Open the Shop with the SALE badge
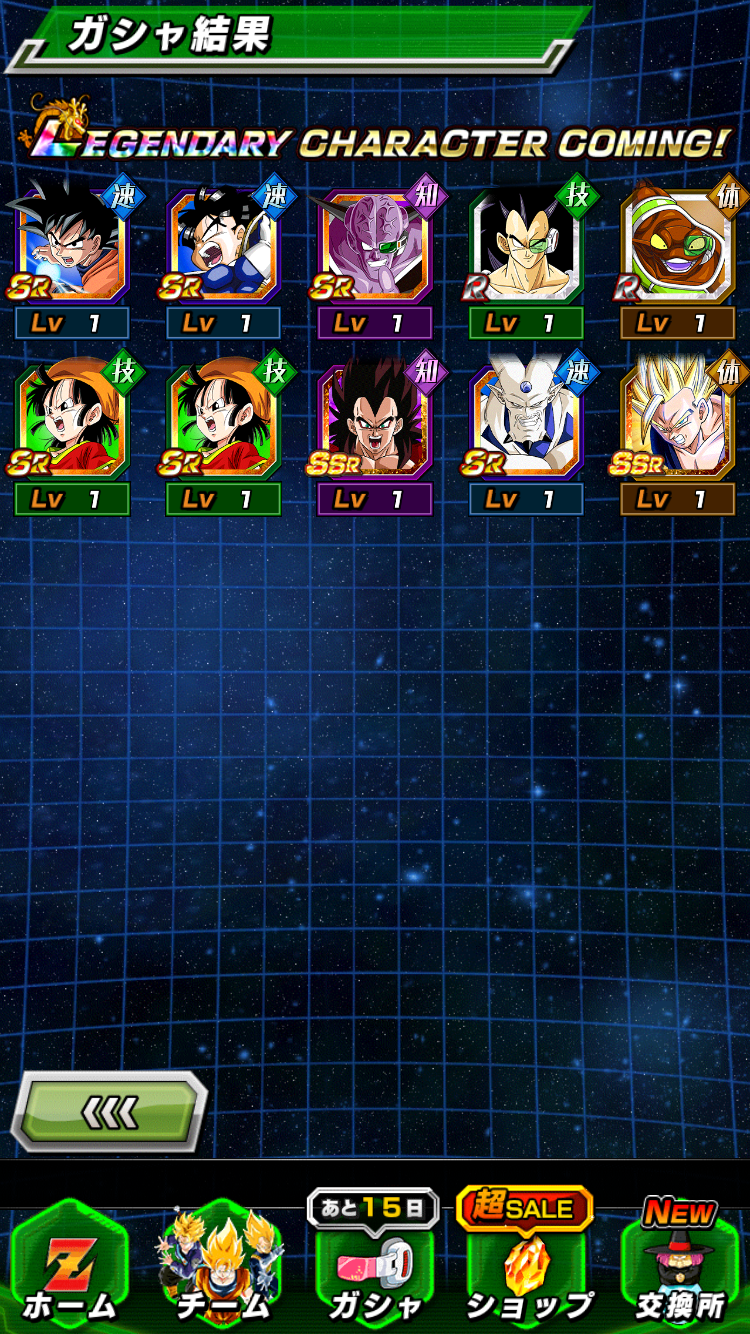750x1334 pixels. [526, 1266]
